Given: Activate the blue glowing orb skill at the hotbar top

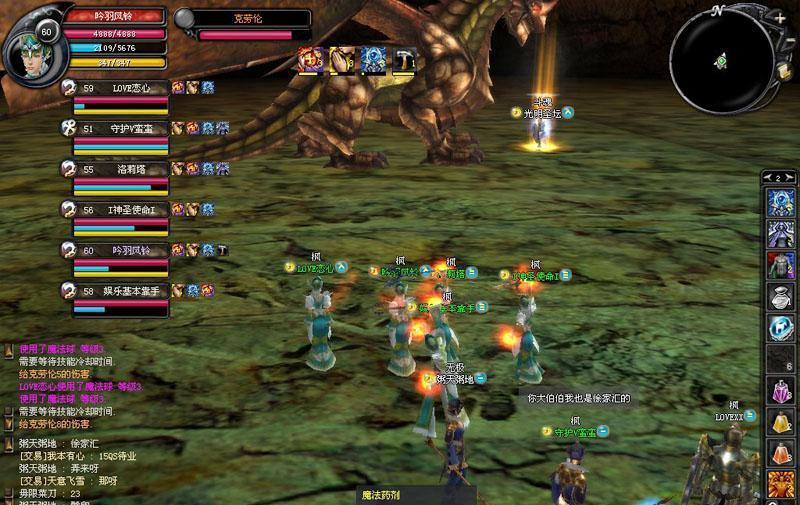Looking at the screenshot, I should (x=781, y=202).
